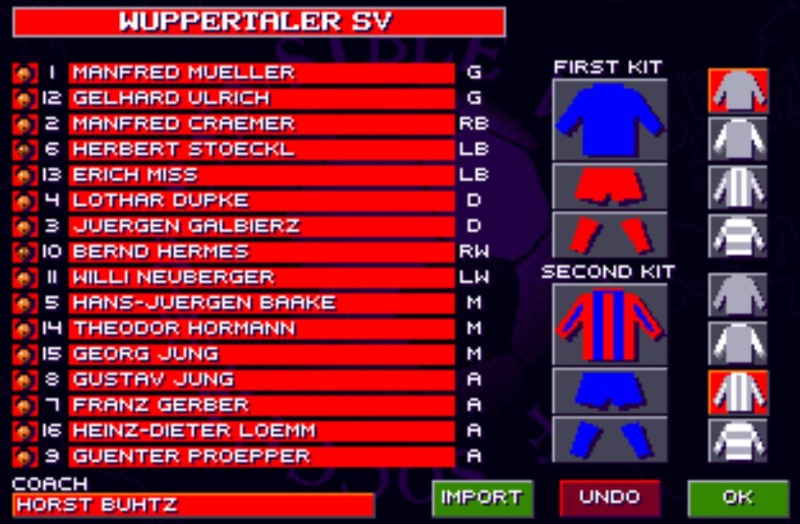The height and width of the screenshot is (524, 800).
Task: Select player Manfred Mueller
Action: point(261,73)
